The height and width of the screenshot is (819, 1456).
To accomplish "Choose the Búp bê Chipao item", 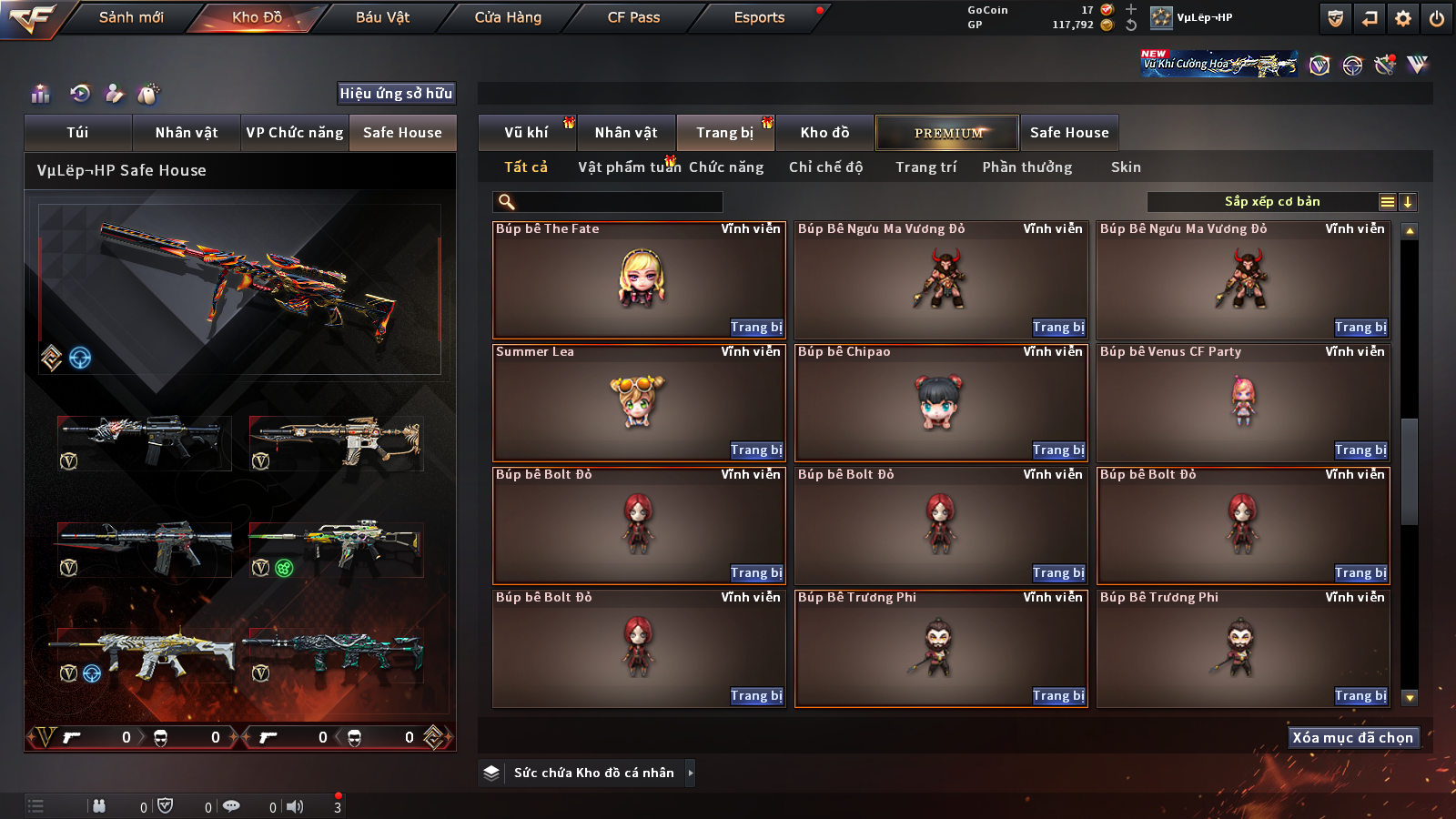I will coord(941,402).
